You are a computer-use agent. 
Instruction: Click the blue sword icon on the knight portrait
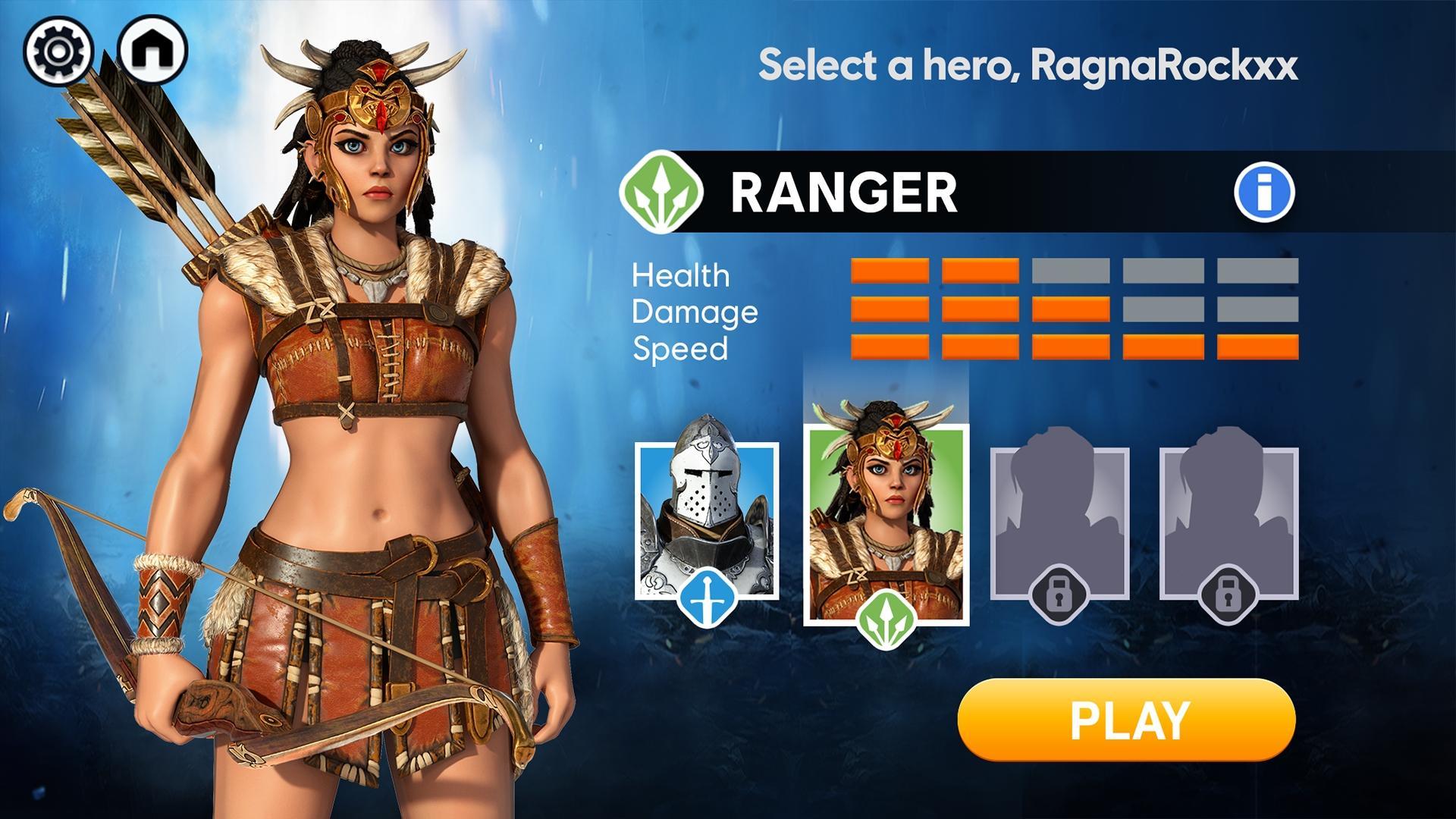(x=707, y=599)
